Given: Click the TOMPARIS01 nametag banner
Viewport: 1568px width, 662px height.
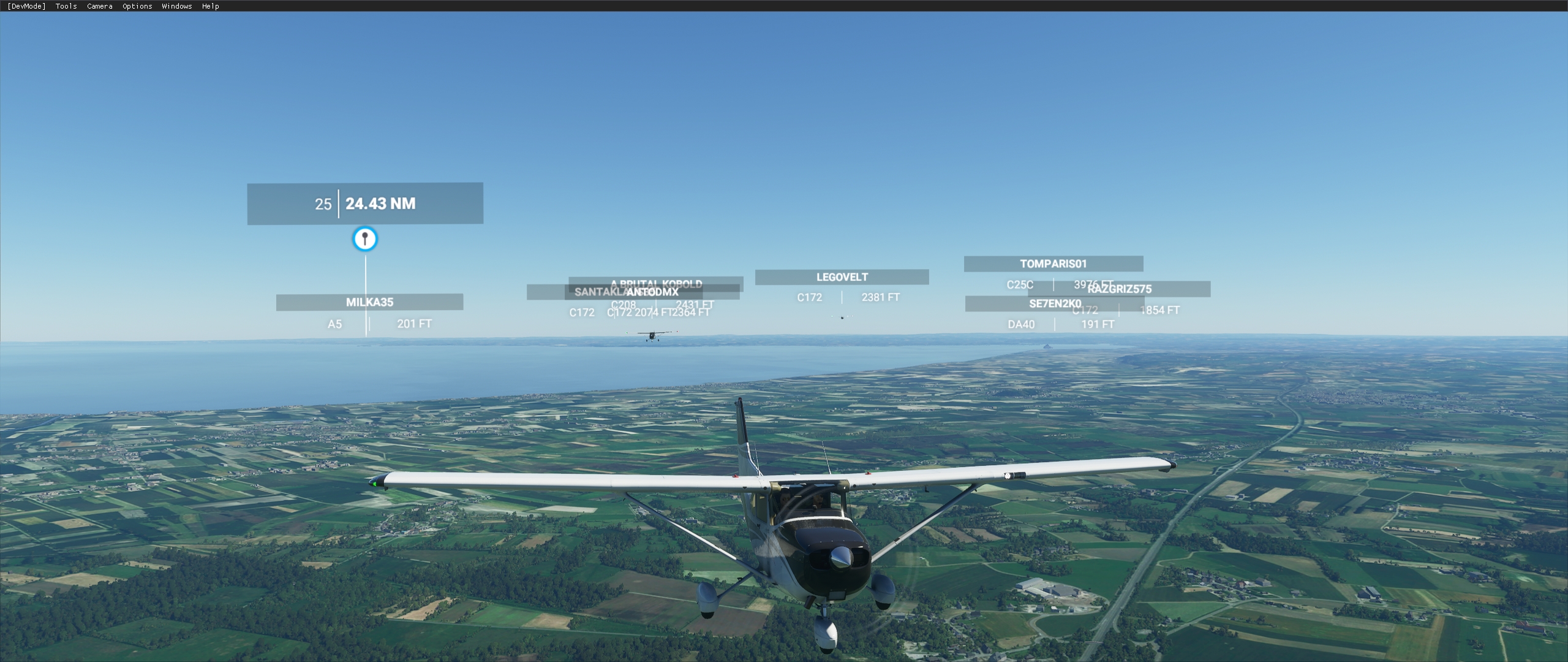Looking at the screenshot, I should (1053, 264).
